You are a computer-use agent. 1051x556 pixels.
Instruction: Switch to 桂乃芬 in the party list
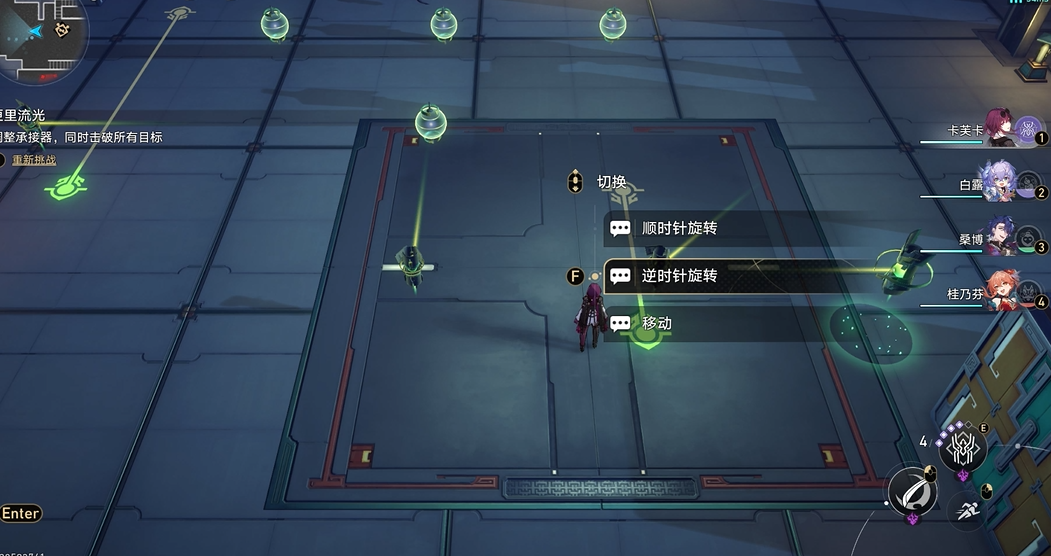1001,292
